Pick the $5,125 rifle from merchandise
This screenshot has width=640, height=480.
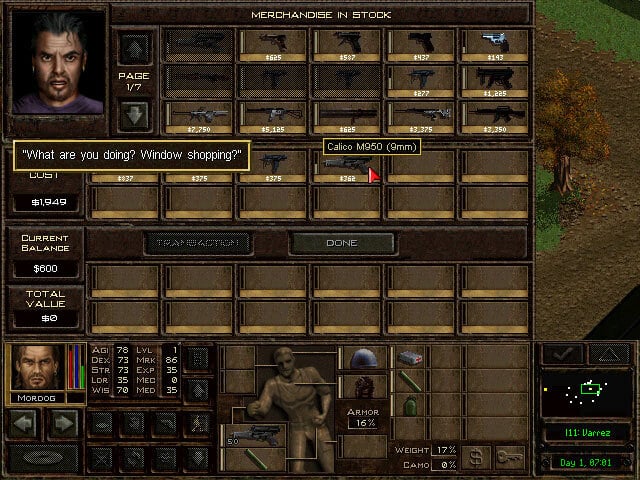(x=272, y=116)
